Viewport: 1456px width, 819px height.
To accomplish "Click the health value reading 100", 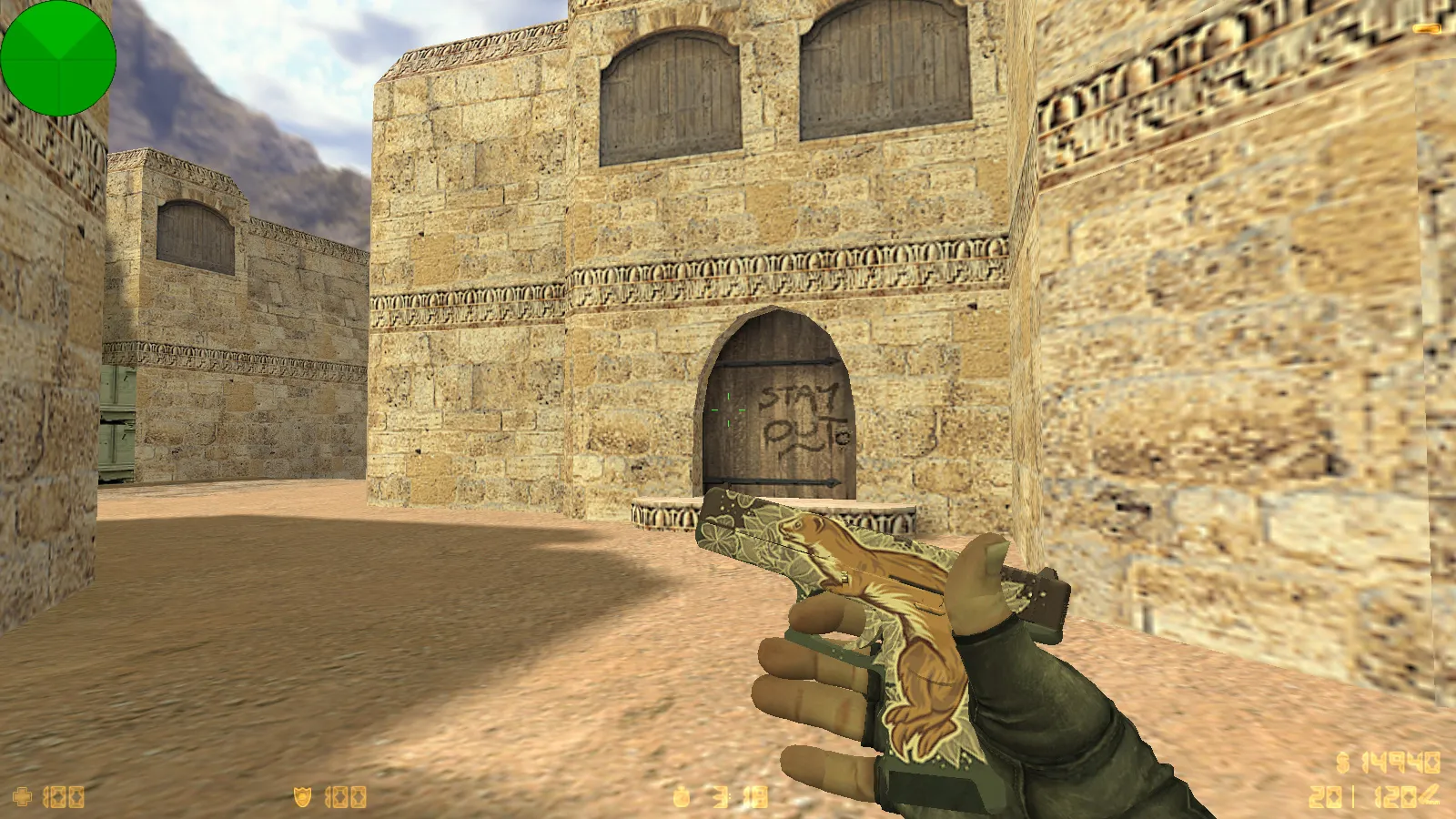I will [62, 794].
